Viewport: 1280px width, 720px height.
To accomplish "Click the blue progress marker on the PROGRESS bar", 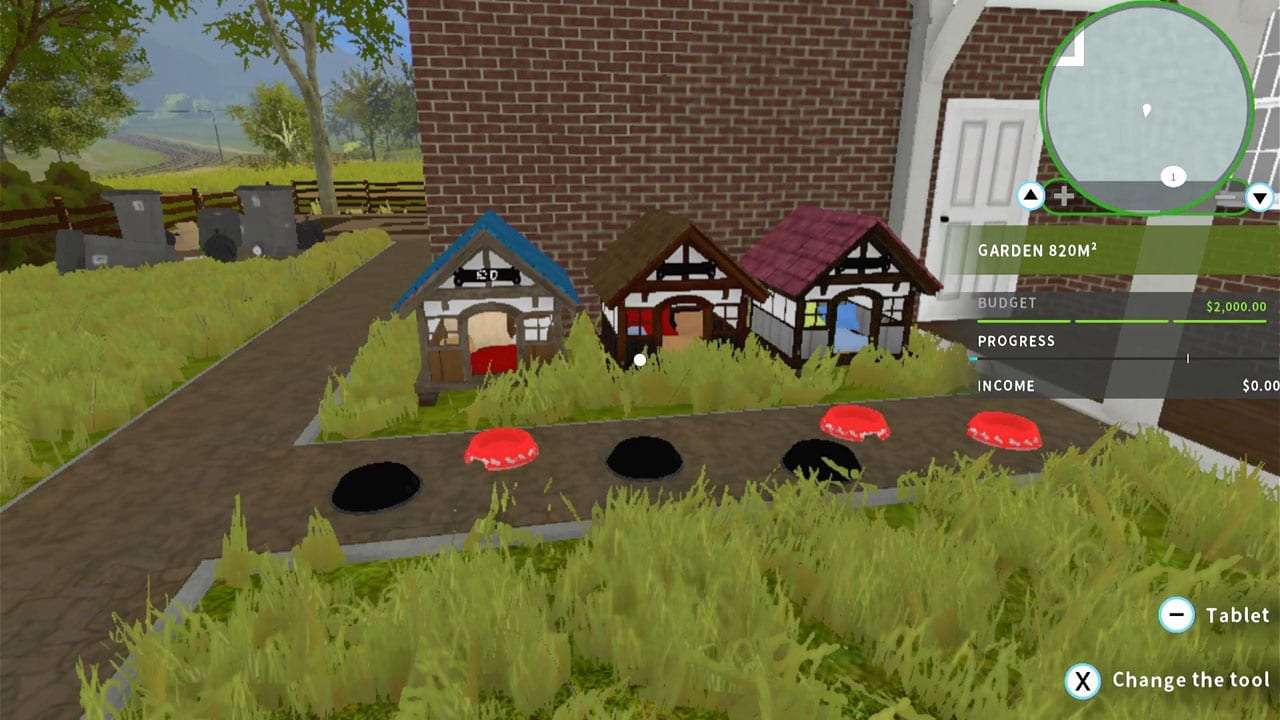I will (x=972, y=358).
